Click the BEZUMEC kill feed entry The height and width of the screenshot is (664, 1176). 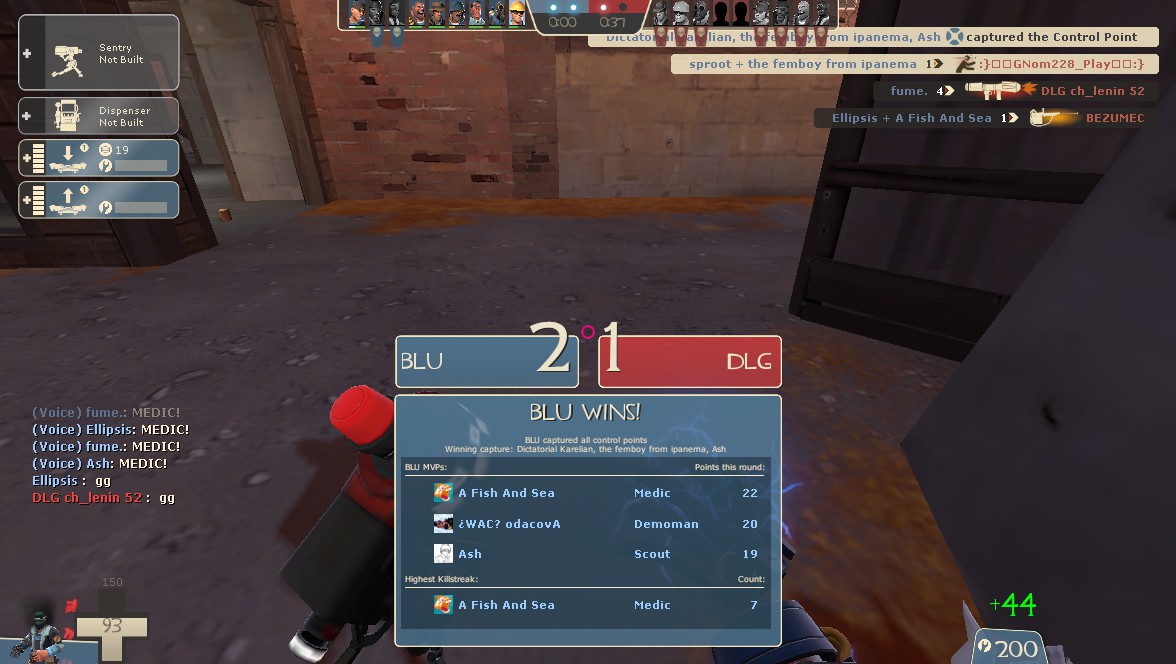985,118
